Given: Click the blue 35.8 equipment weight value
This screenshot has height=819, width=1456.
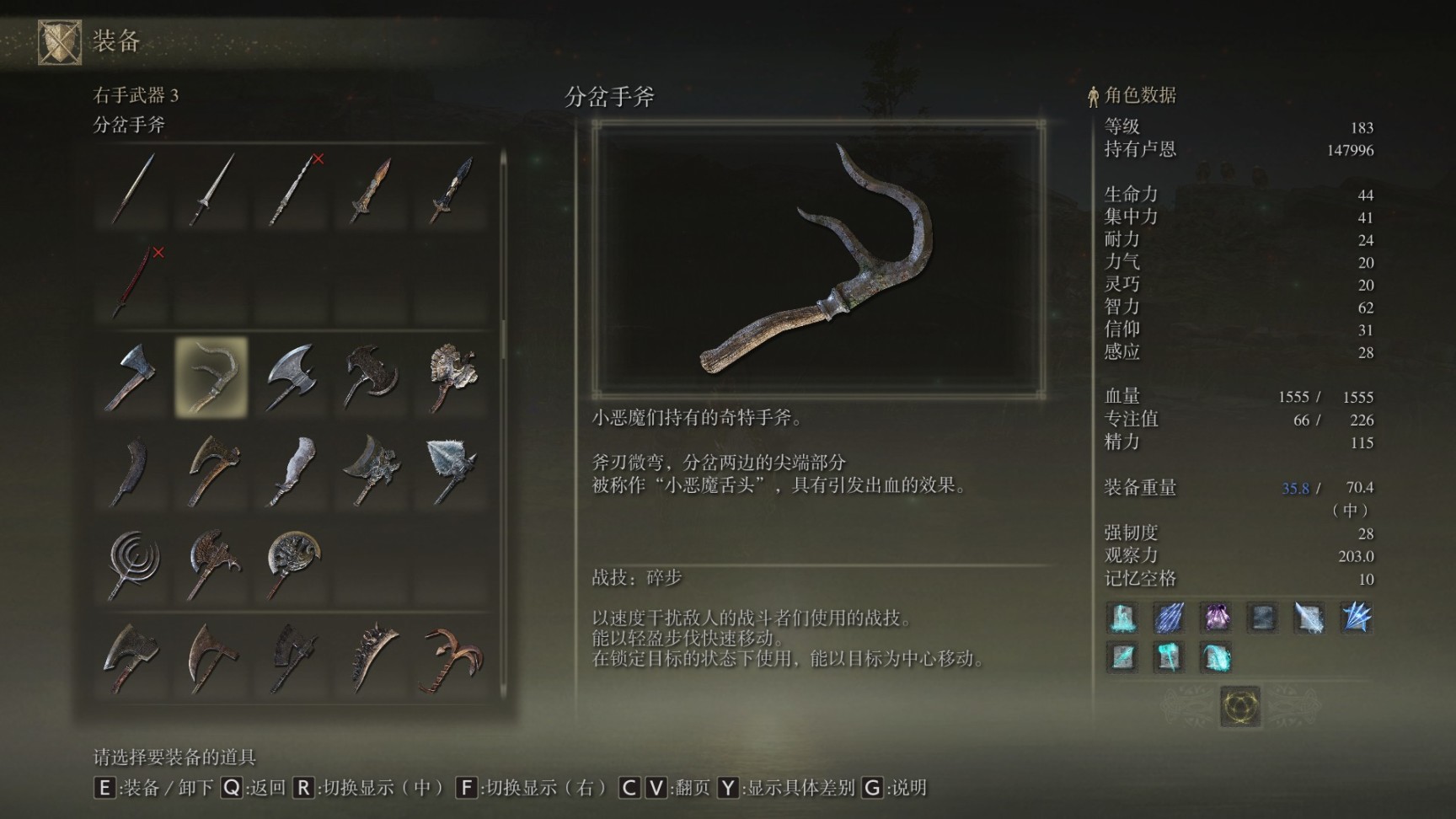Looking at the screenshot, I should [x=1295, y=488].
